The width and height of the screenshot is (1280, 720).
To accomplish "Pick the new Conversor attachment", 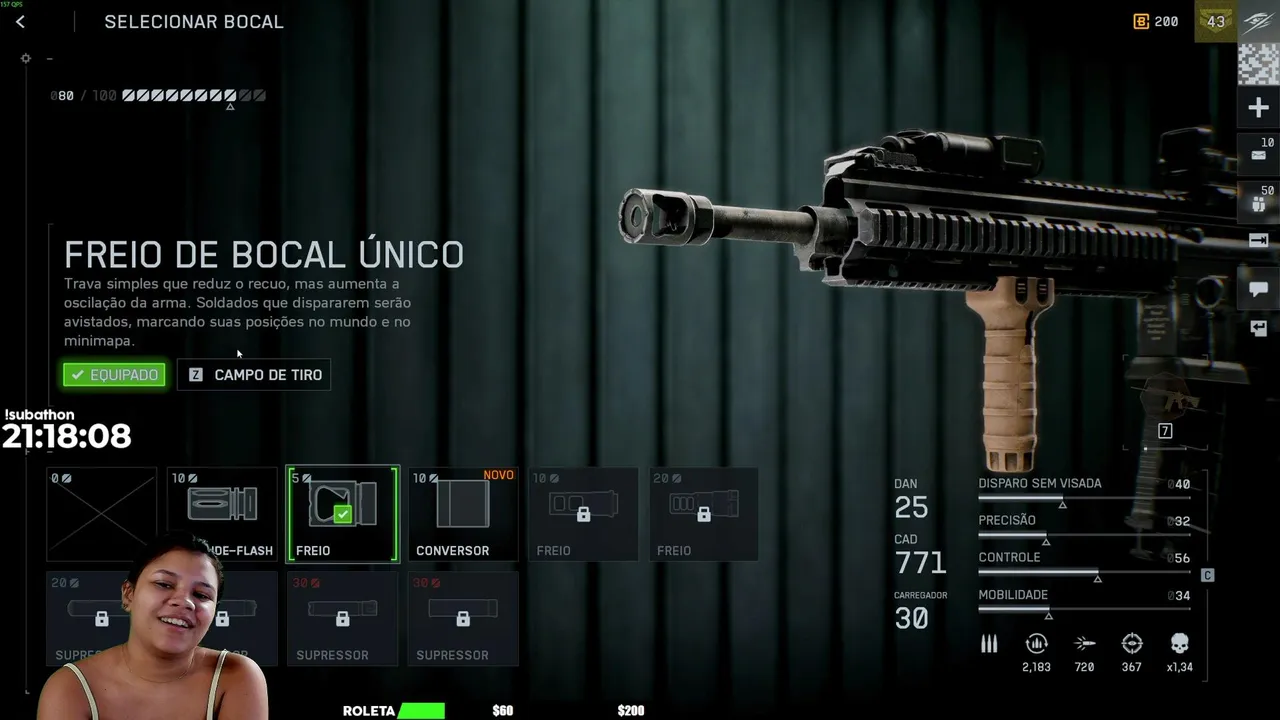I will (x=463, y=514).
